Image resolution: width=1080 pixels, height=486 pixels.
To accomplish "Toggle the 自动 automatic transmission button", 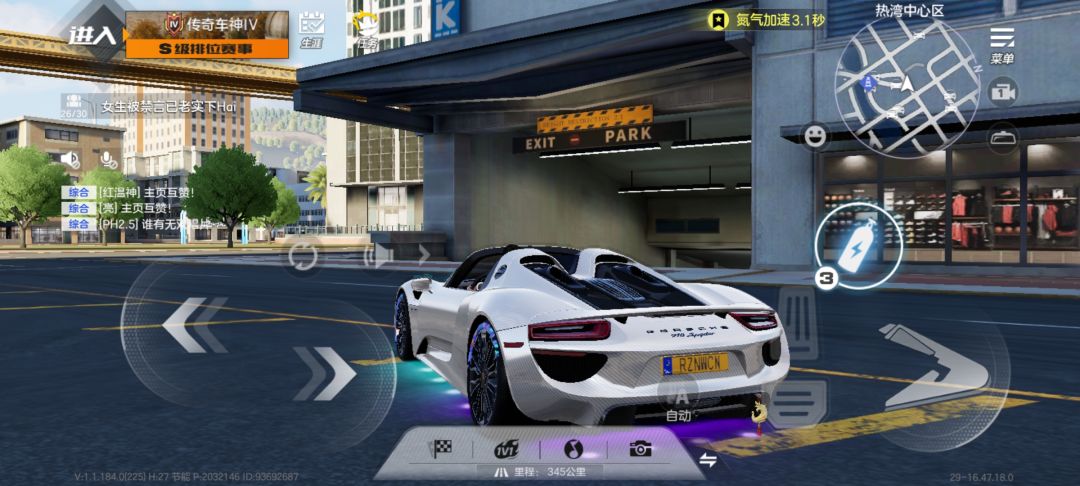I will 678,400.
